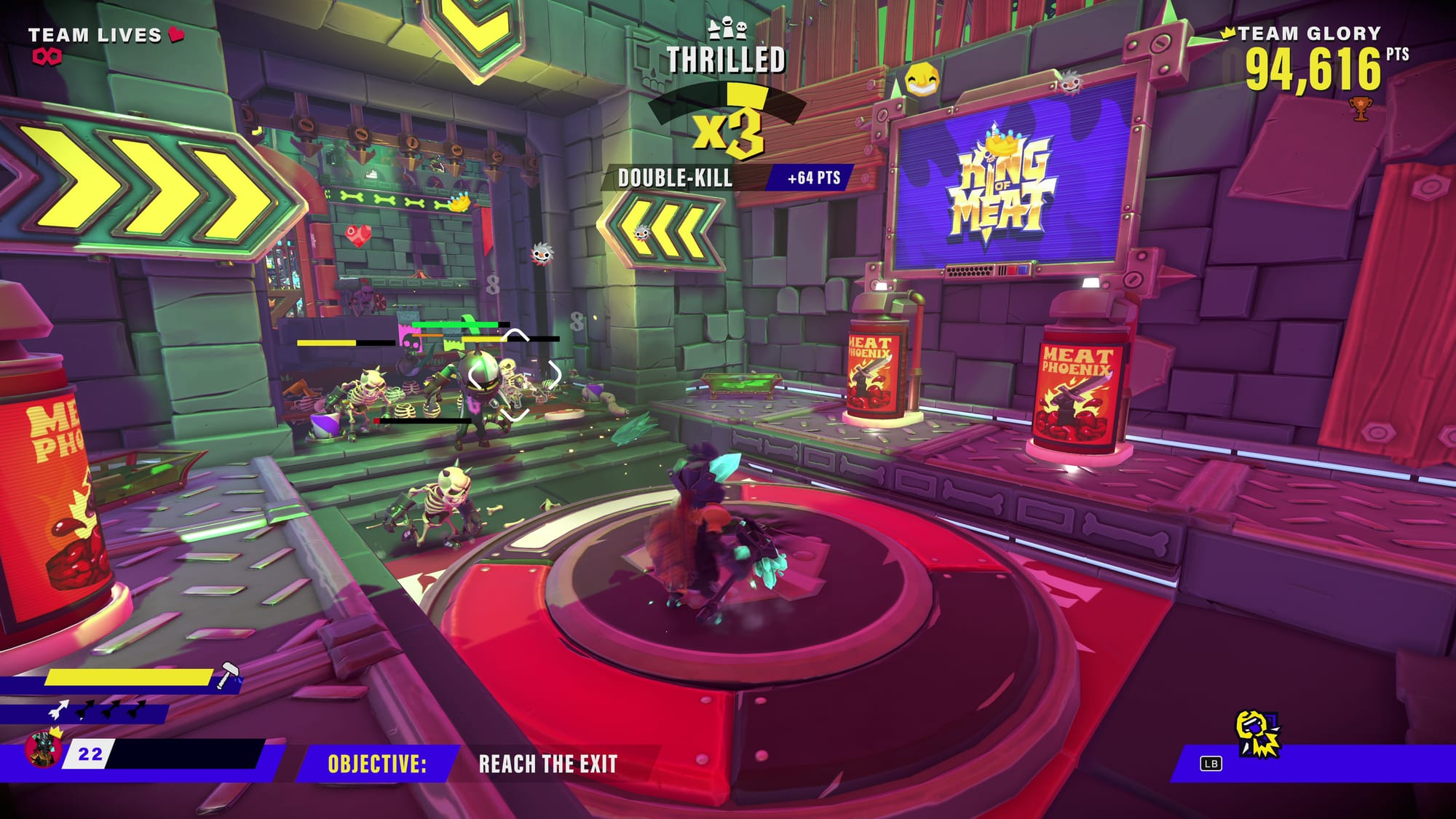Activate the yellow burst special ability icon

click(1257, 735)
